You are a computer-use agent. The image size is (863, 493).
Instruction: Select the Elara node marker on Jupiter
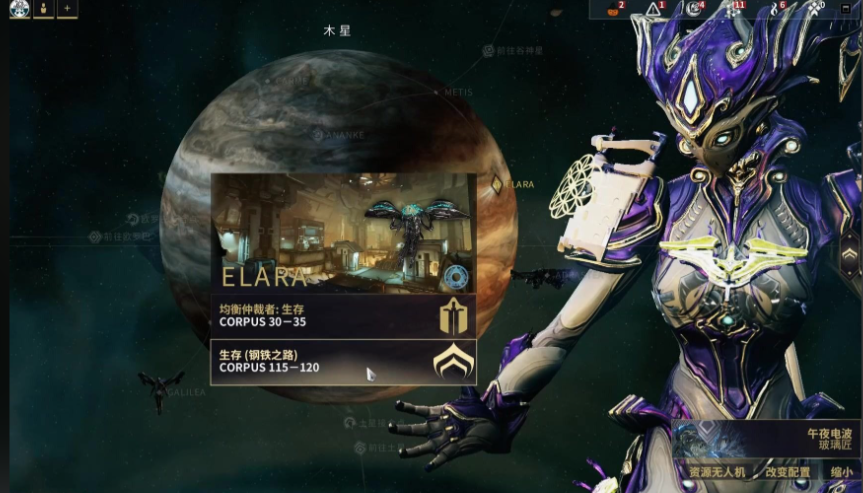click(x=497, y=184)
